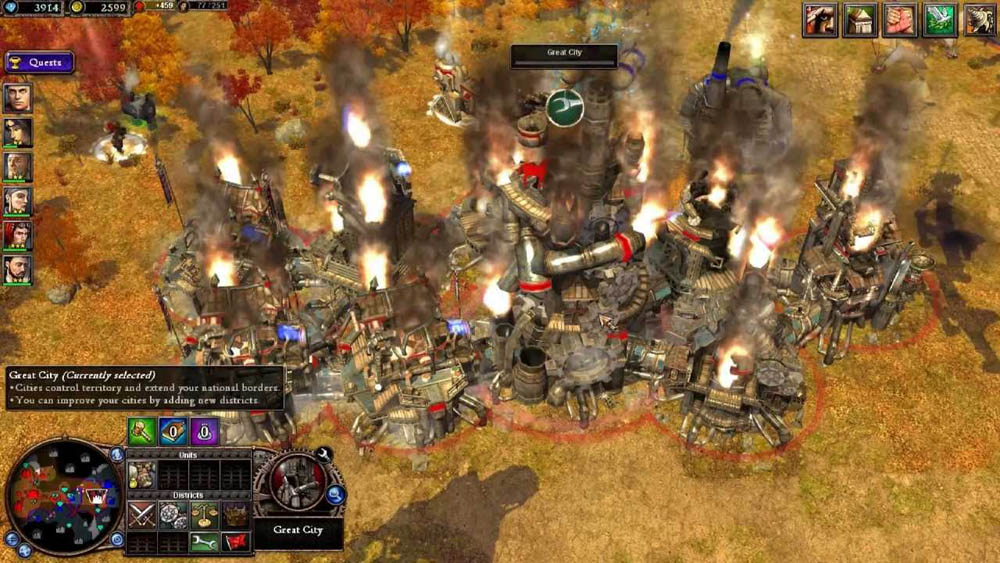Build the golden scales merchant district
Screen dimensions: 1000x563
tap(204, 514)
